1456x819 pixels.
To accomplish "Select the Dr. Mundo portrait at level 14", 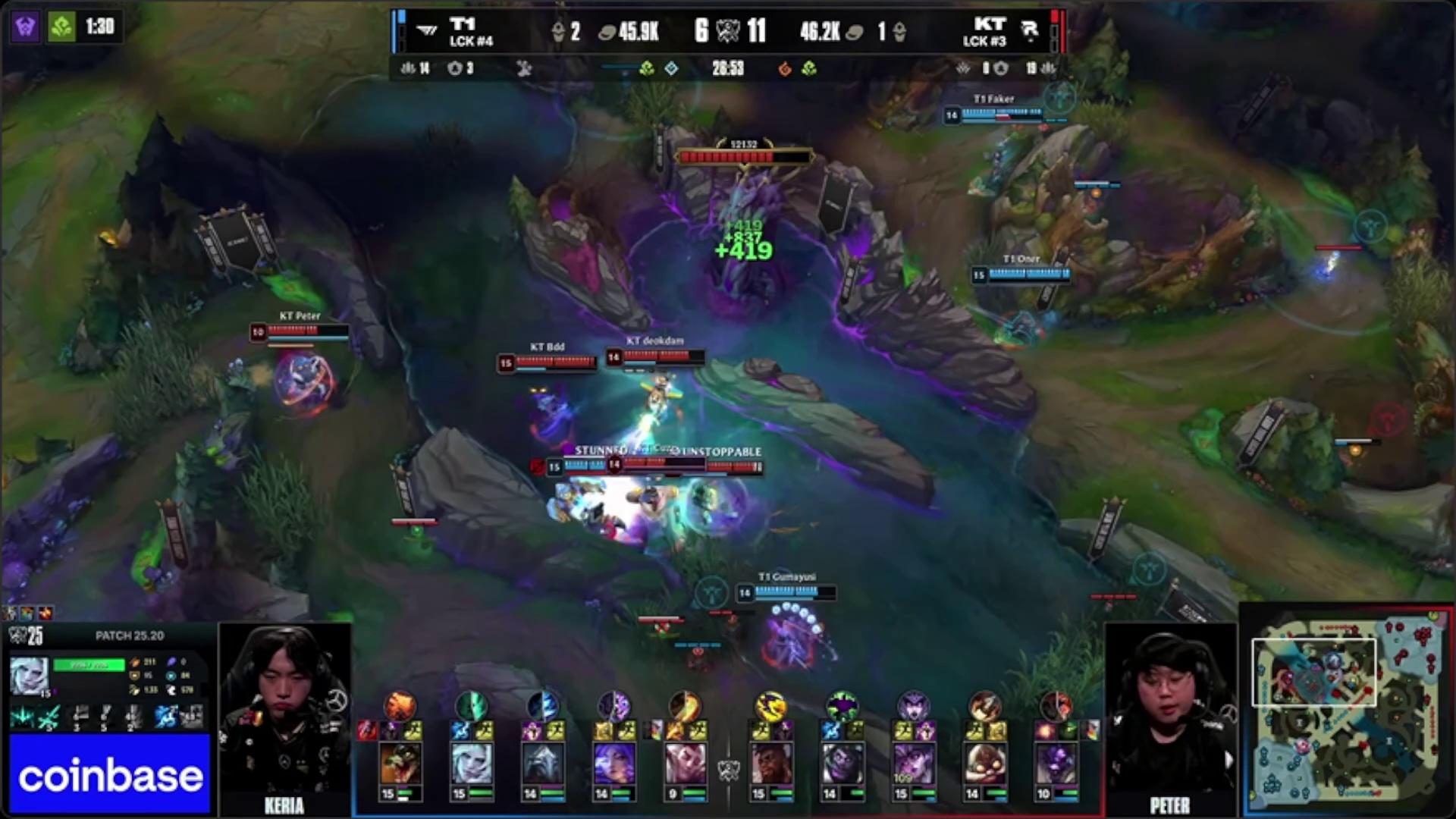I will (x=843, y=764).
